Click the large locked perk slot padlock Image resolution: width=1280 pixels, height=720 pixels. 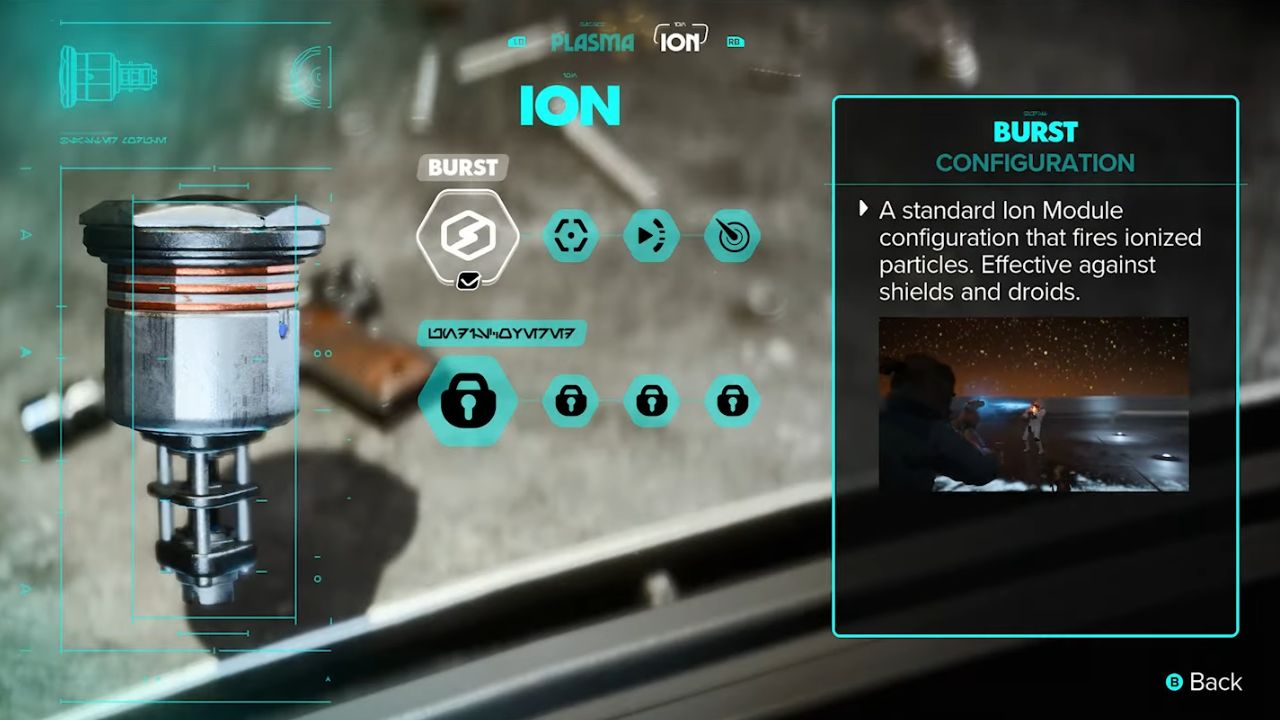(467, 398)
